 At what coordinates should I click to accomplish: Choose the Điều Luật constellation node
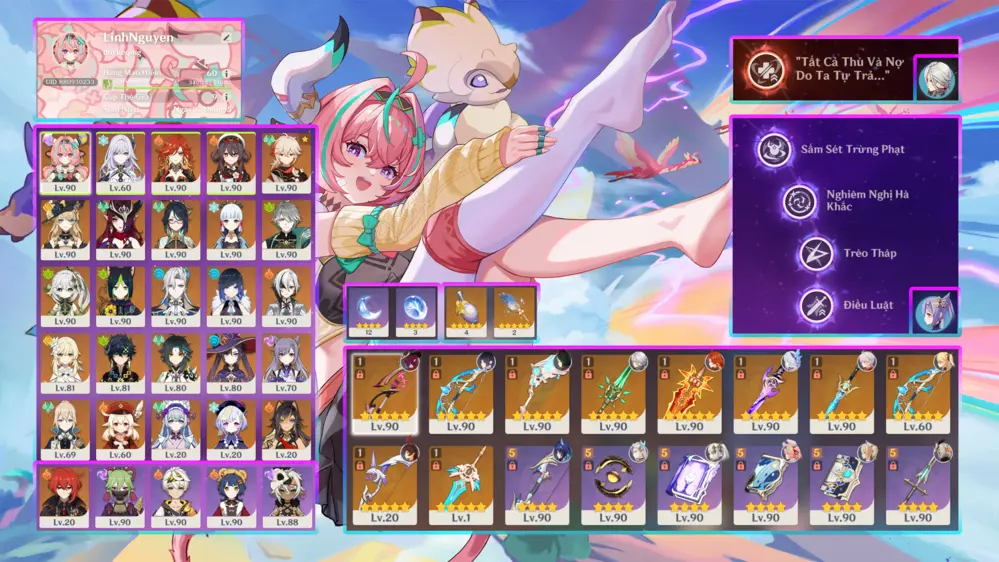(x=815, y=304)
